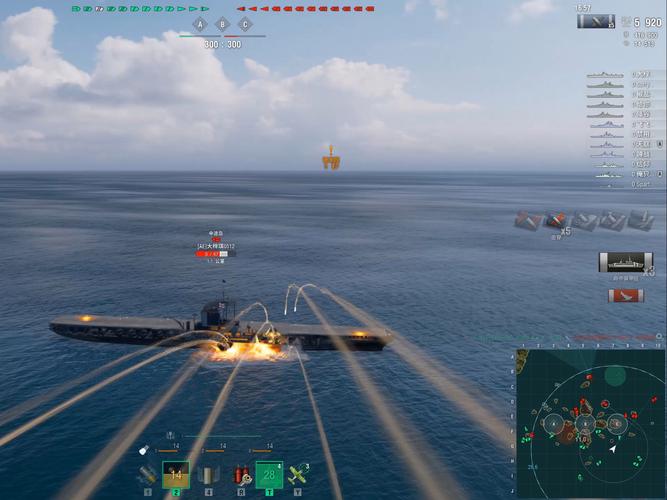Screen dimensions: 667x500
Task: Click the green consumable slot showing 28
Action: tap(269, 474)
